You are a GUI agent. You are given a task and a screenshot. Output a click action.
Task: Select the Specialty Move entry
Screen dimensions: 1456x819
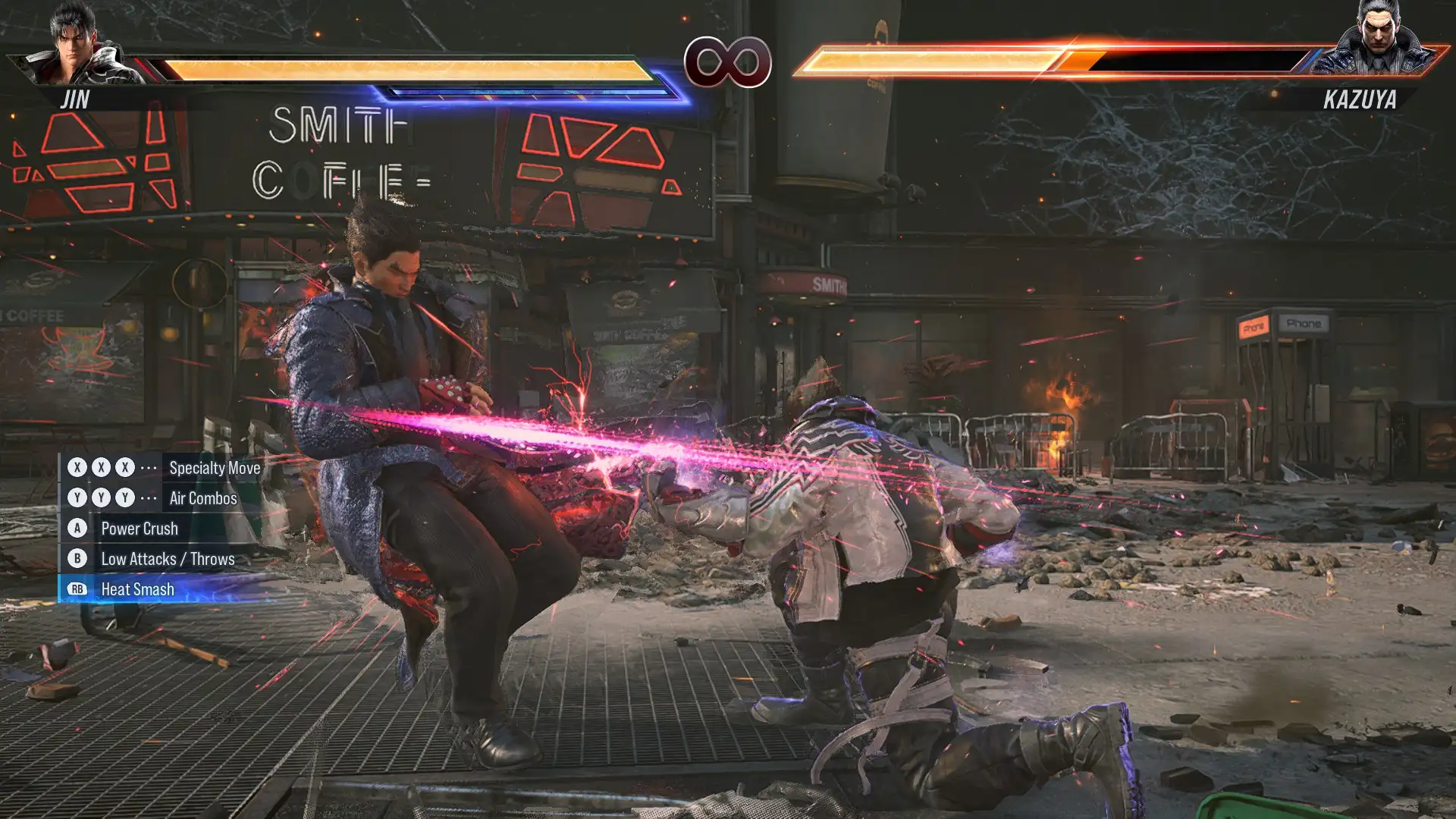point(214,468)
